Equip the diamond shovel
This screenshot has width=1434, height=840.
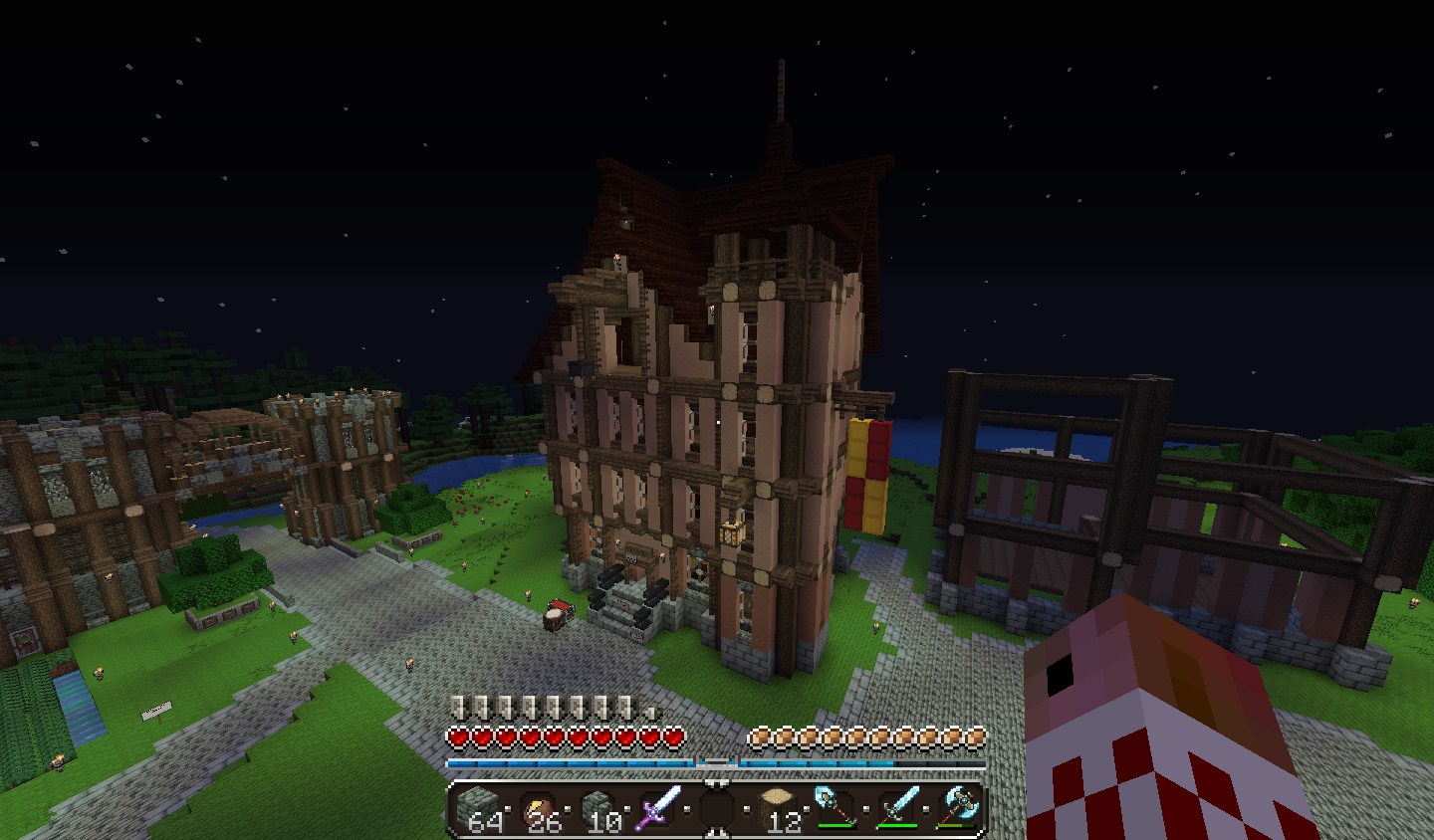836,806
